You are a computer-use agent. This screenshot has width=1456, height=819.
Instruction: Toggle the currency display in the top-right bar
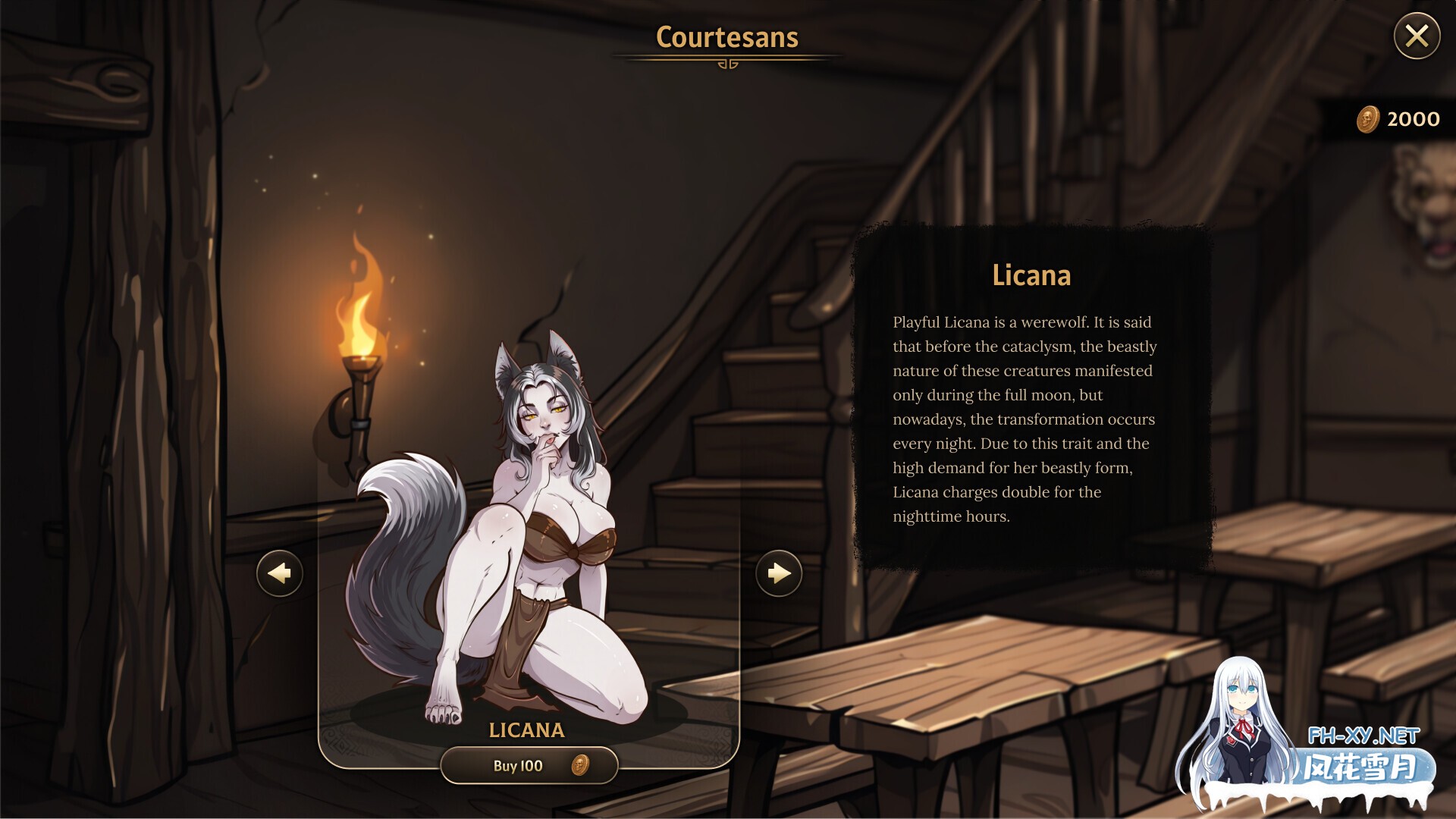pyautogui.click(x=1395, y=118)
